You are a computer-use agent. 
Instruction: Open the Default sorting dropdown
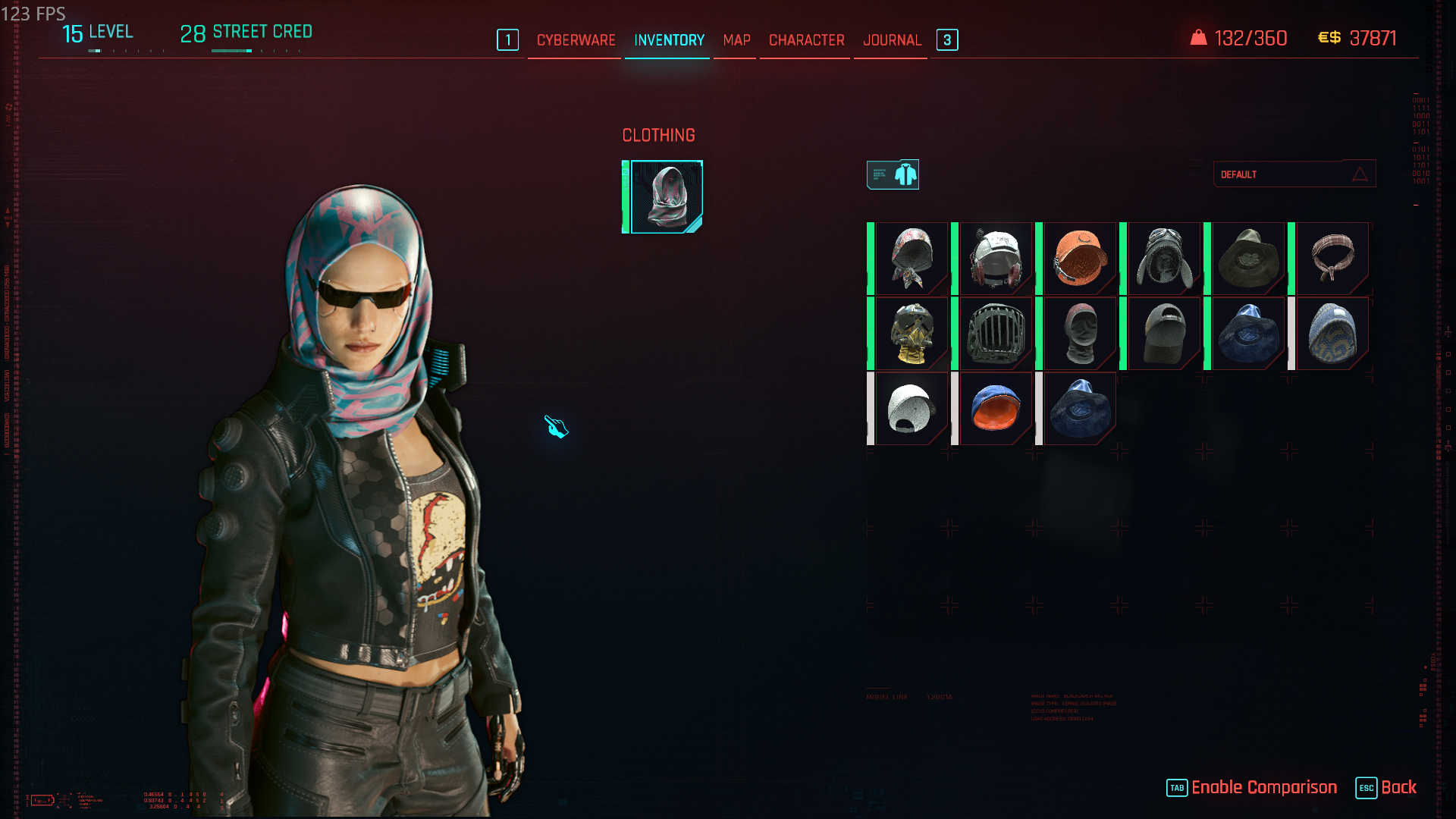point(1294,174)
